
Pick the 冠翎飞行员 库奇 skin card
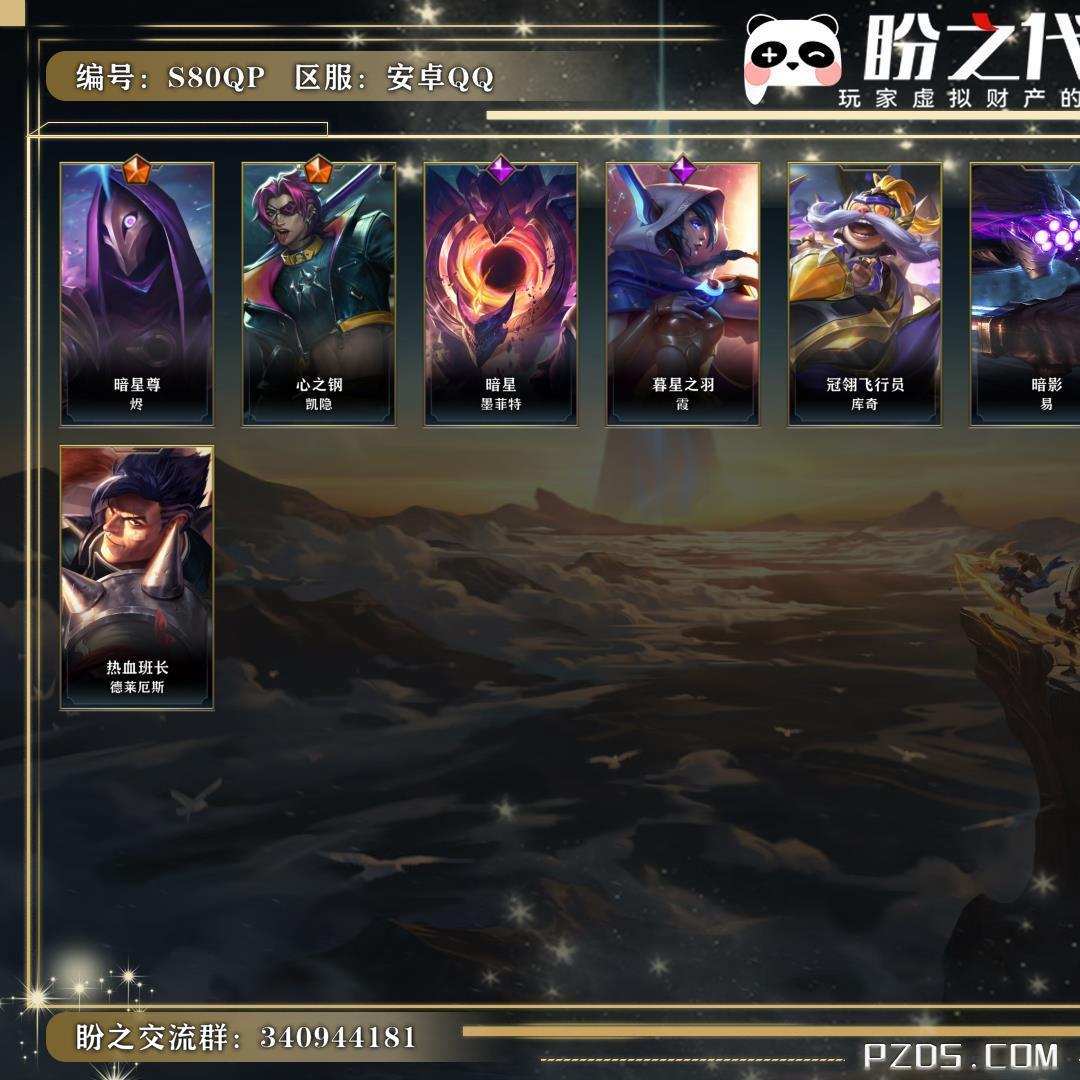coord(865,294)
